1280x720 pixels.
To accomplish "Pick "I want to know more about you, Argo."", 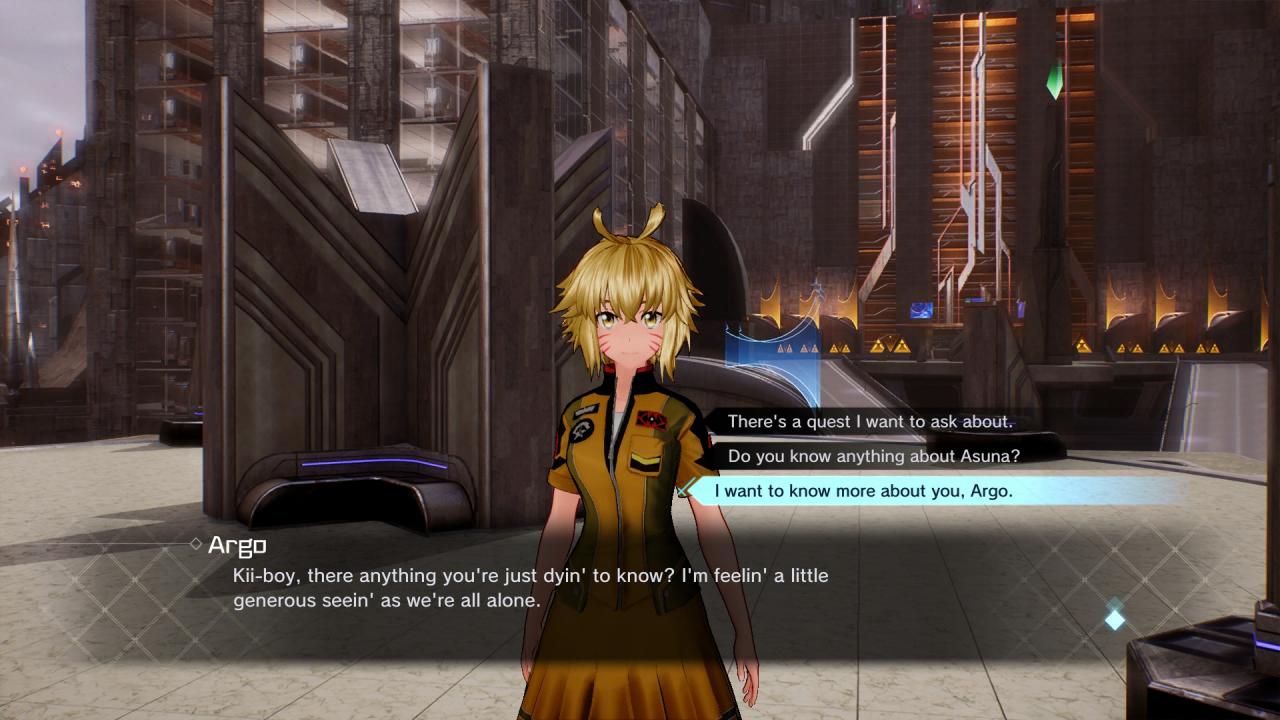I will (x=865, y=491).
